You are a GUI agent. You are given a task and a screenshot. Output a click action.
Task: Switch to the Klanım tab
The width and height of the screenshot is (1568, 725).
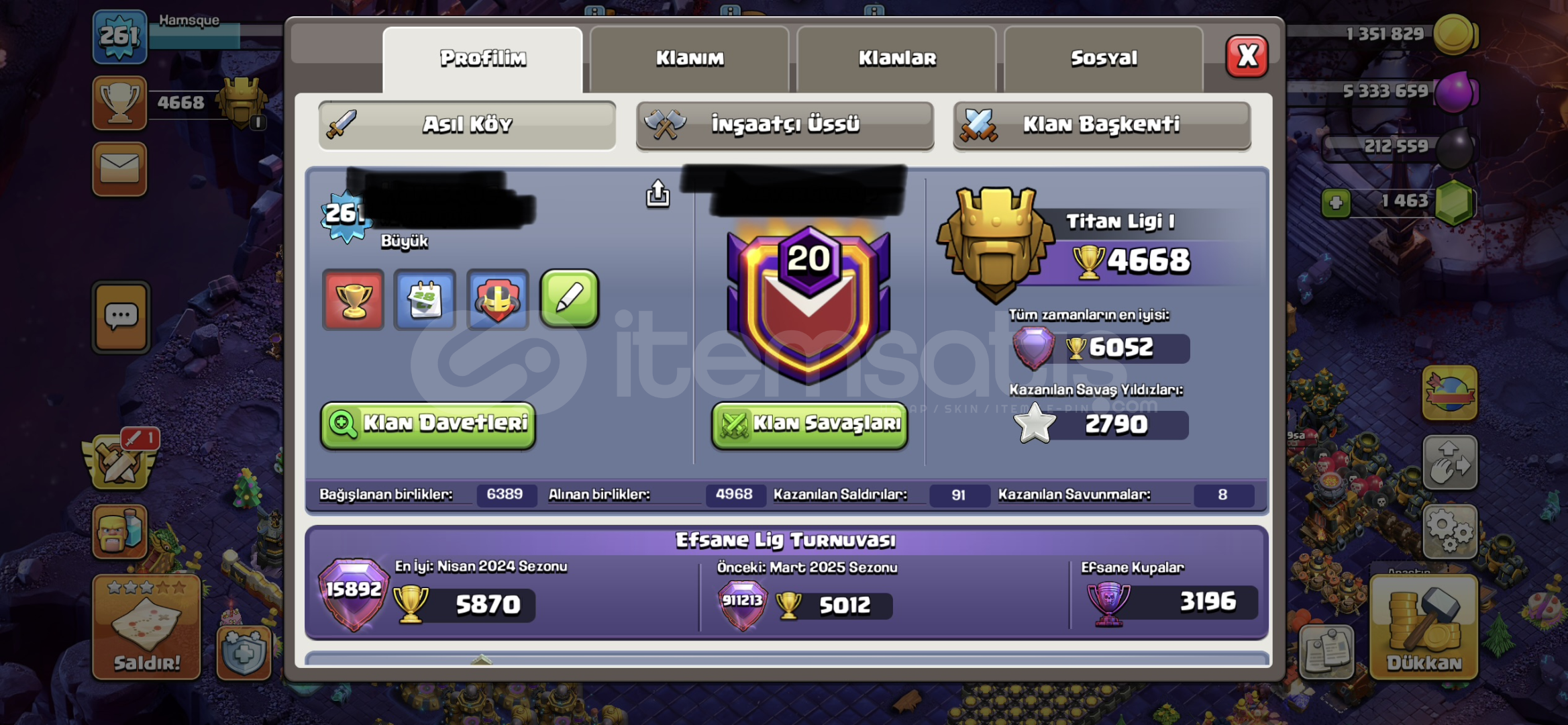(690, 58)
